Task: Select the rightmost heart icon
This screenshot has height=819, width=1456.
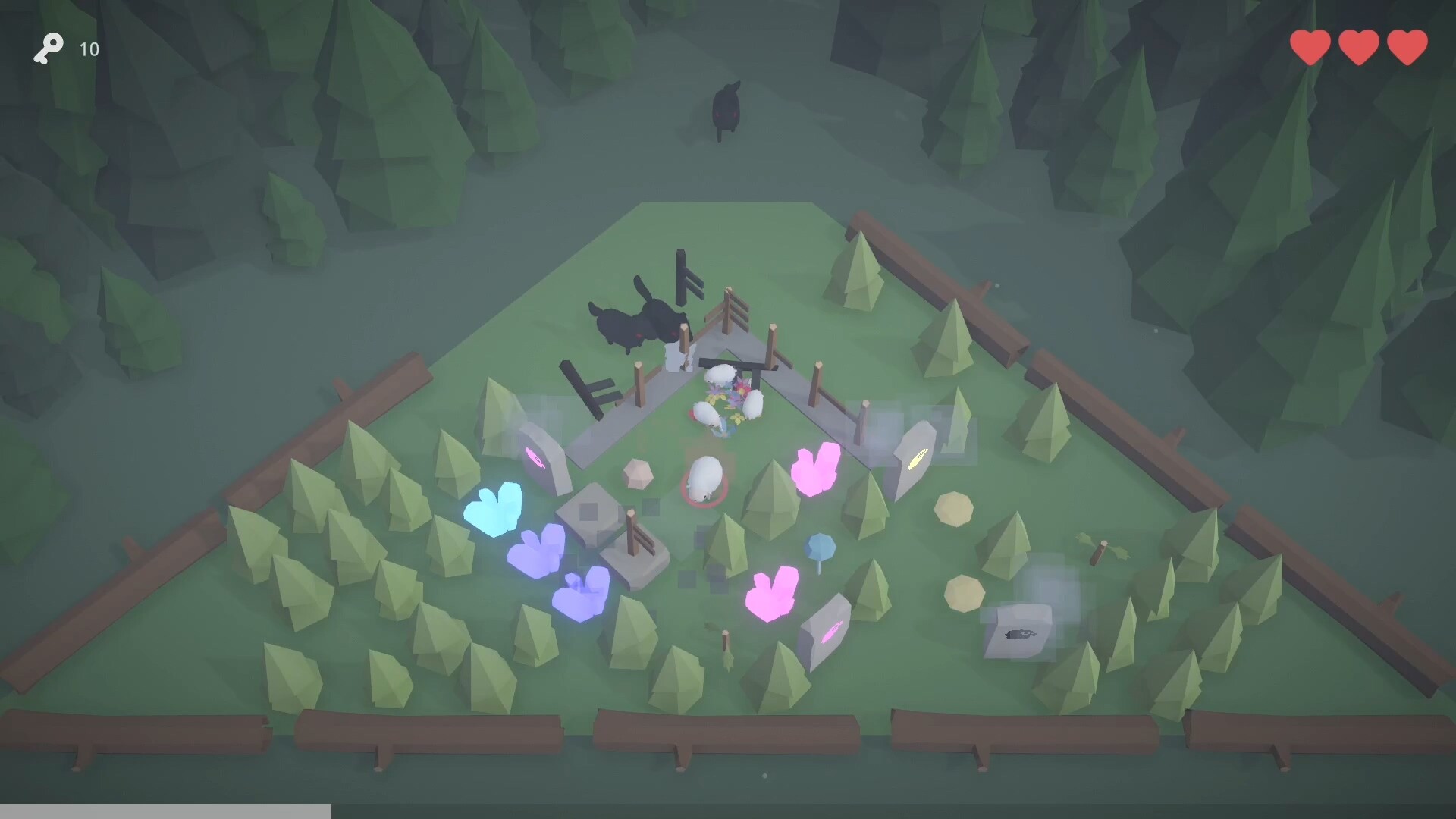Action: [x=1407, y=47]
